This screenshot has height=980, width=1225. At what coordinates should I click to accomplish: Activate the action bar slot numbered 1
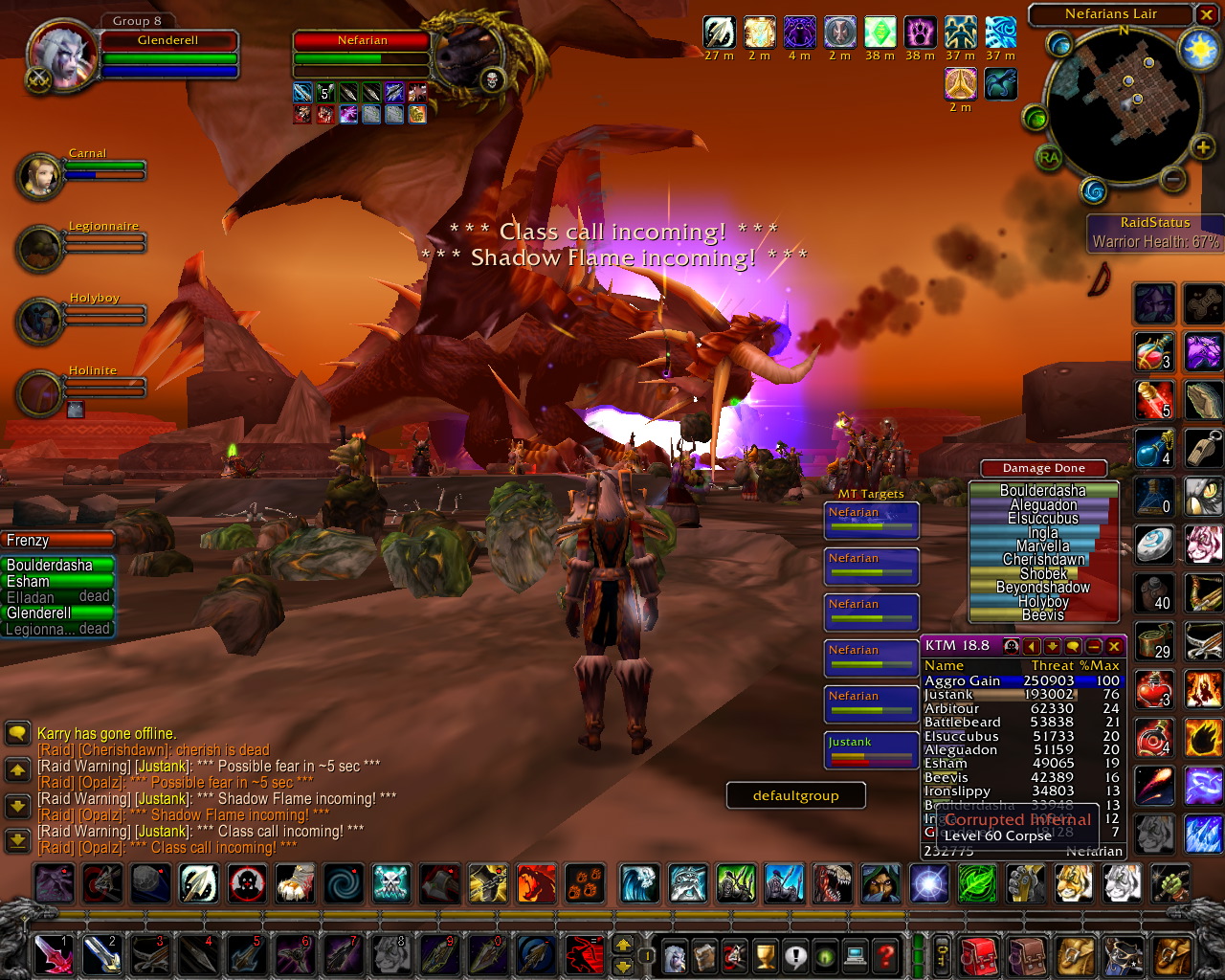tap(53, 954)
